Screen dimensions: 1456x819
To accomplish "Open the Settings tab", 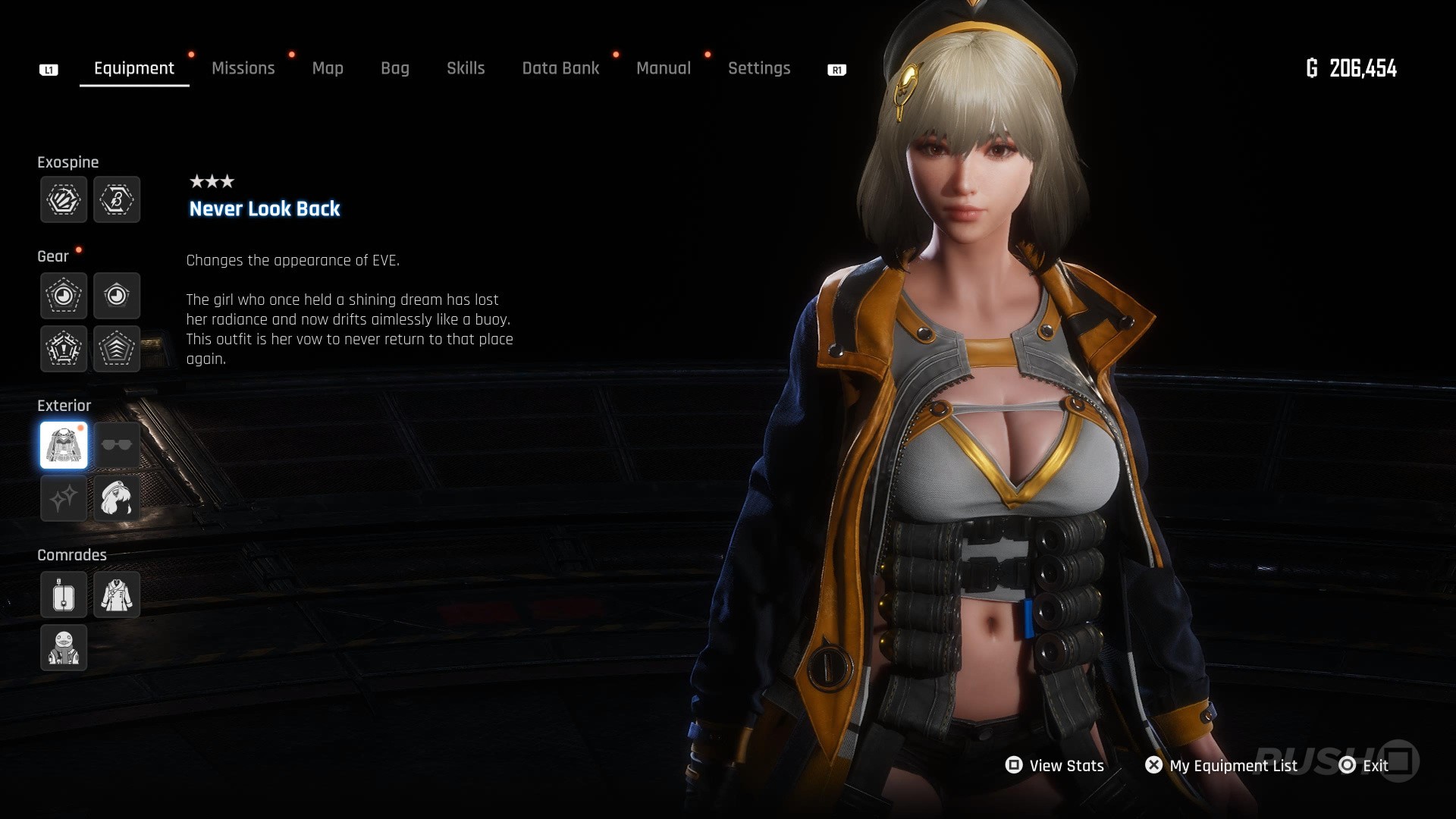I will 759,68.
